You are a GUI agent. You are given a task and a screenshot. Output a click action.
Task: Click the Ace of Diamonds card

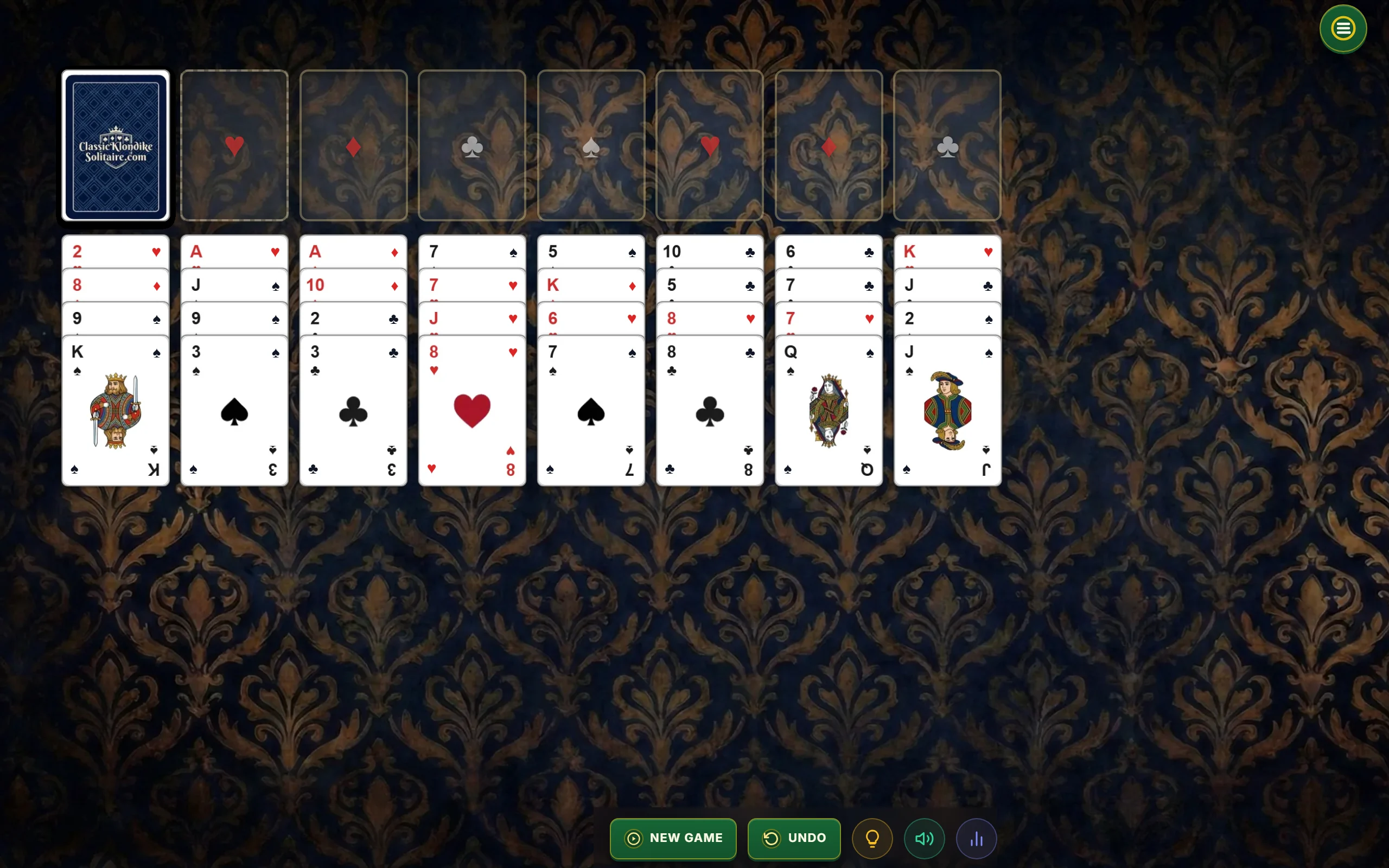coord(353,251)
